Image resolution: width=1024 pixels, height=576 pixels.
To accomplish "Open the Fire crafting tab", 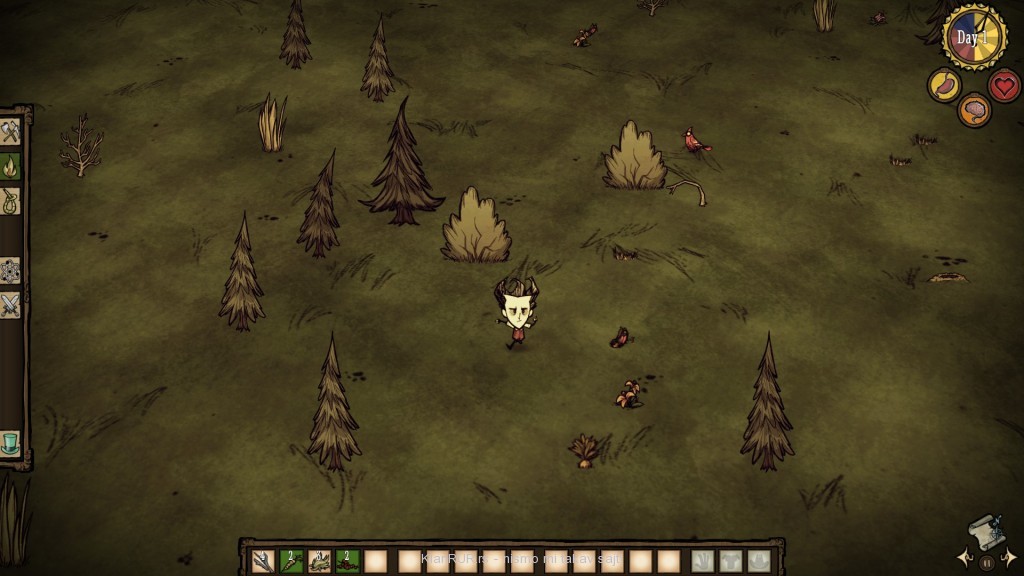I will (10, 166).
